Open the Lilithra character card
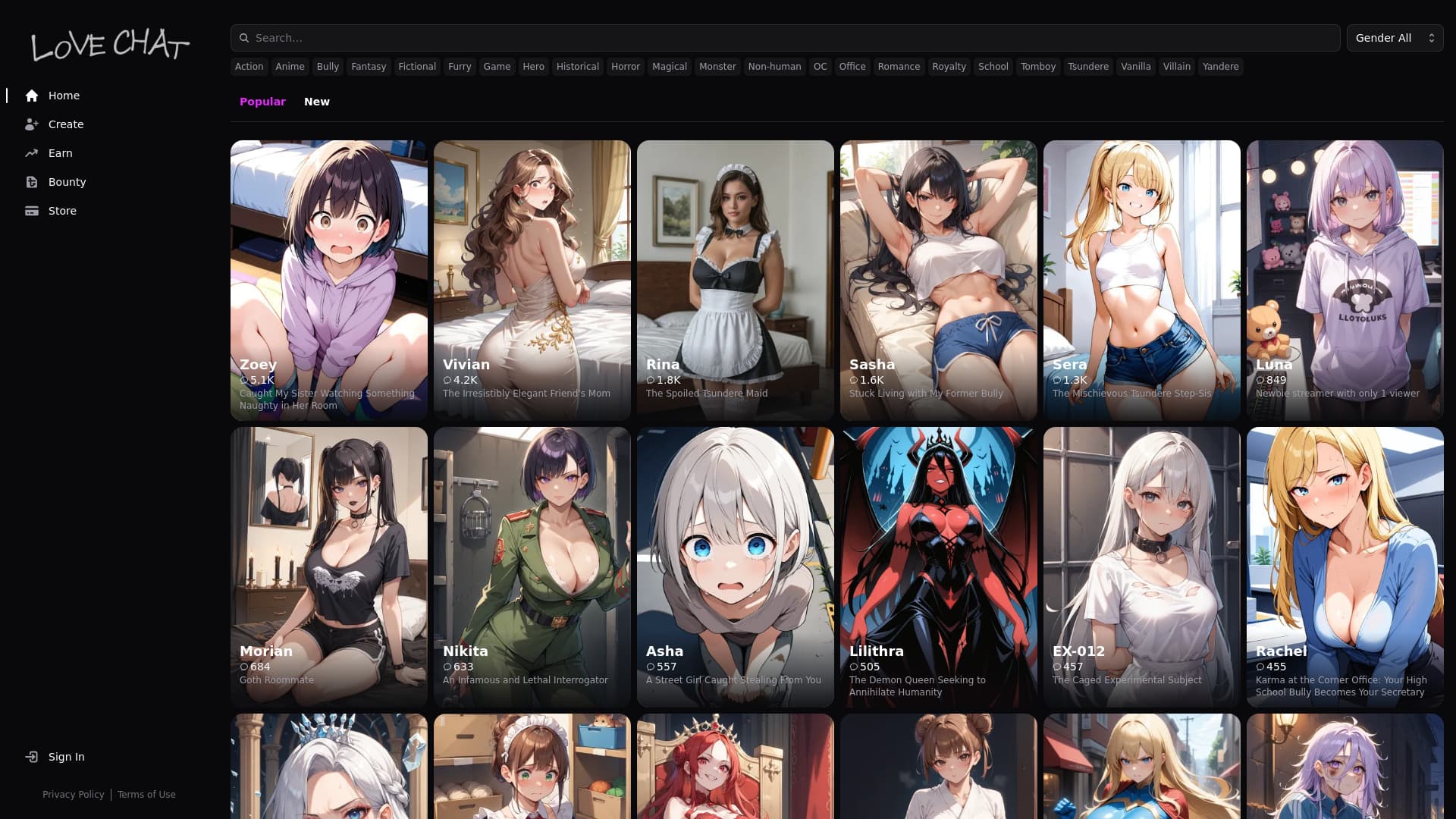Image resolution: width=1456 pixels, height=819 pixels. (x=938, y=566)
